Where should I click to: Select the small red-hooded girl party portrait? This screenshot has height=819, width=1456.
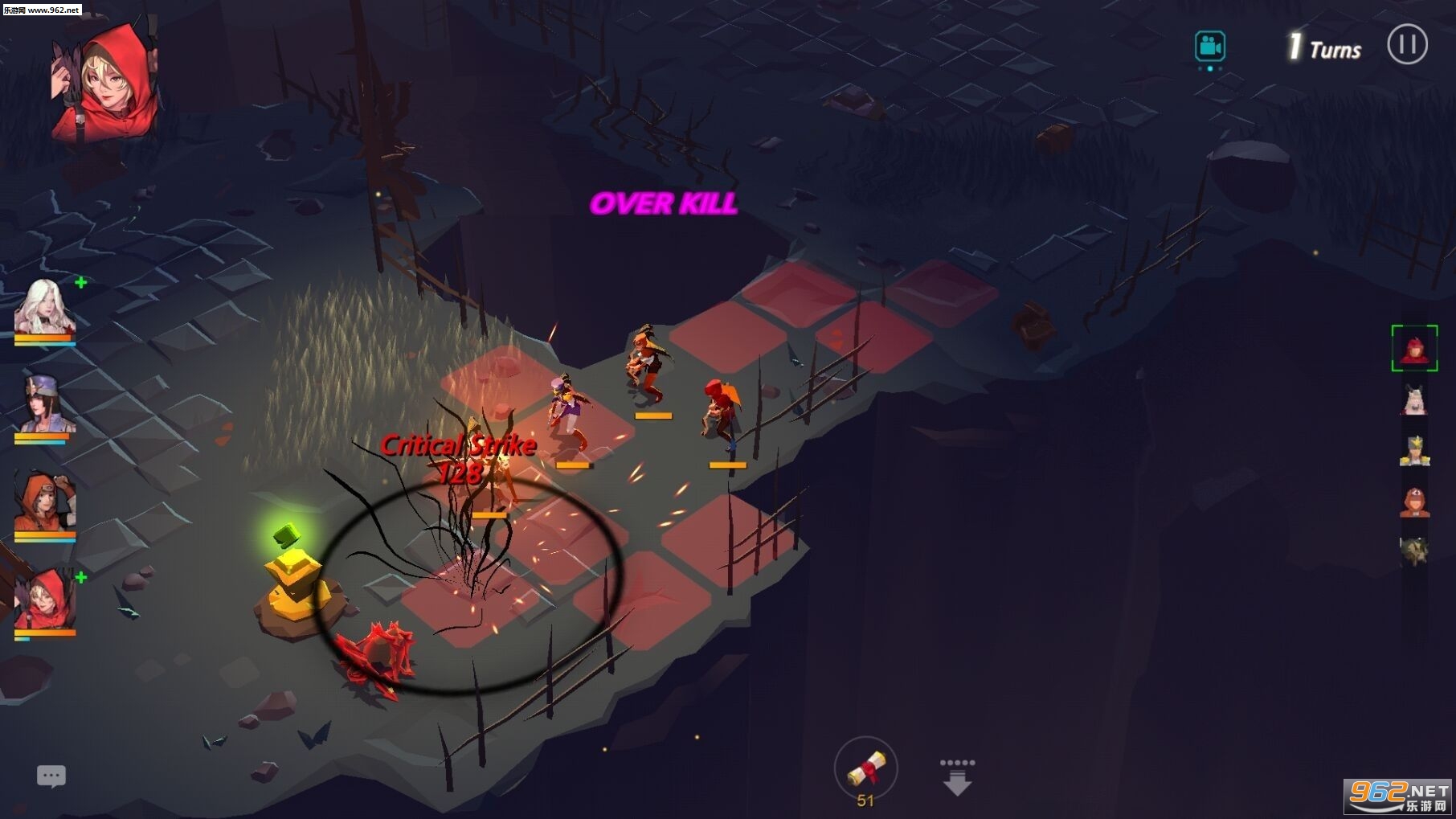(45, 601)
